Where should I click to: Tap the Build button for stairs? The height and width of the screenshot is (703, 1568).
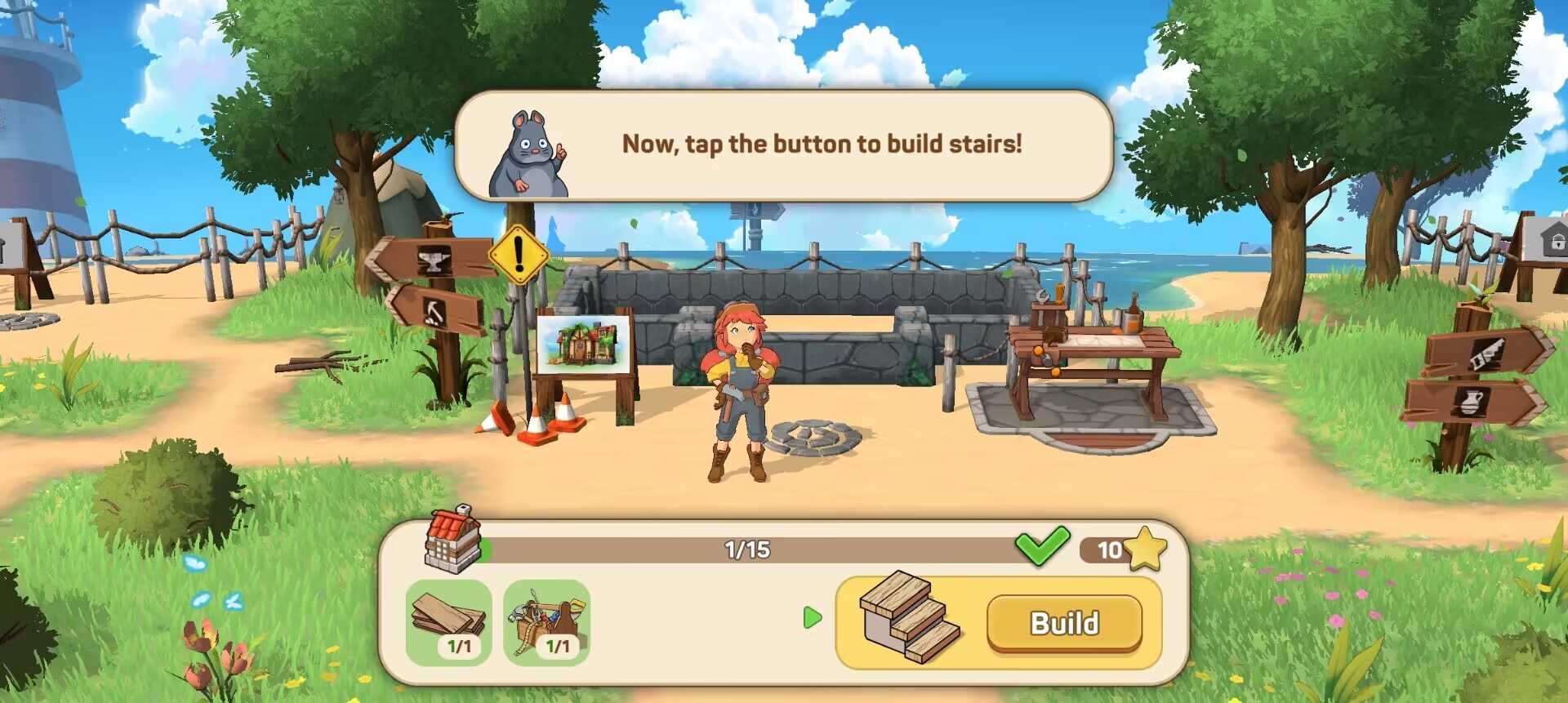coord(1064,623)
